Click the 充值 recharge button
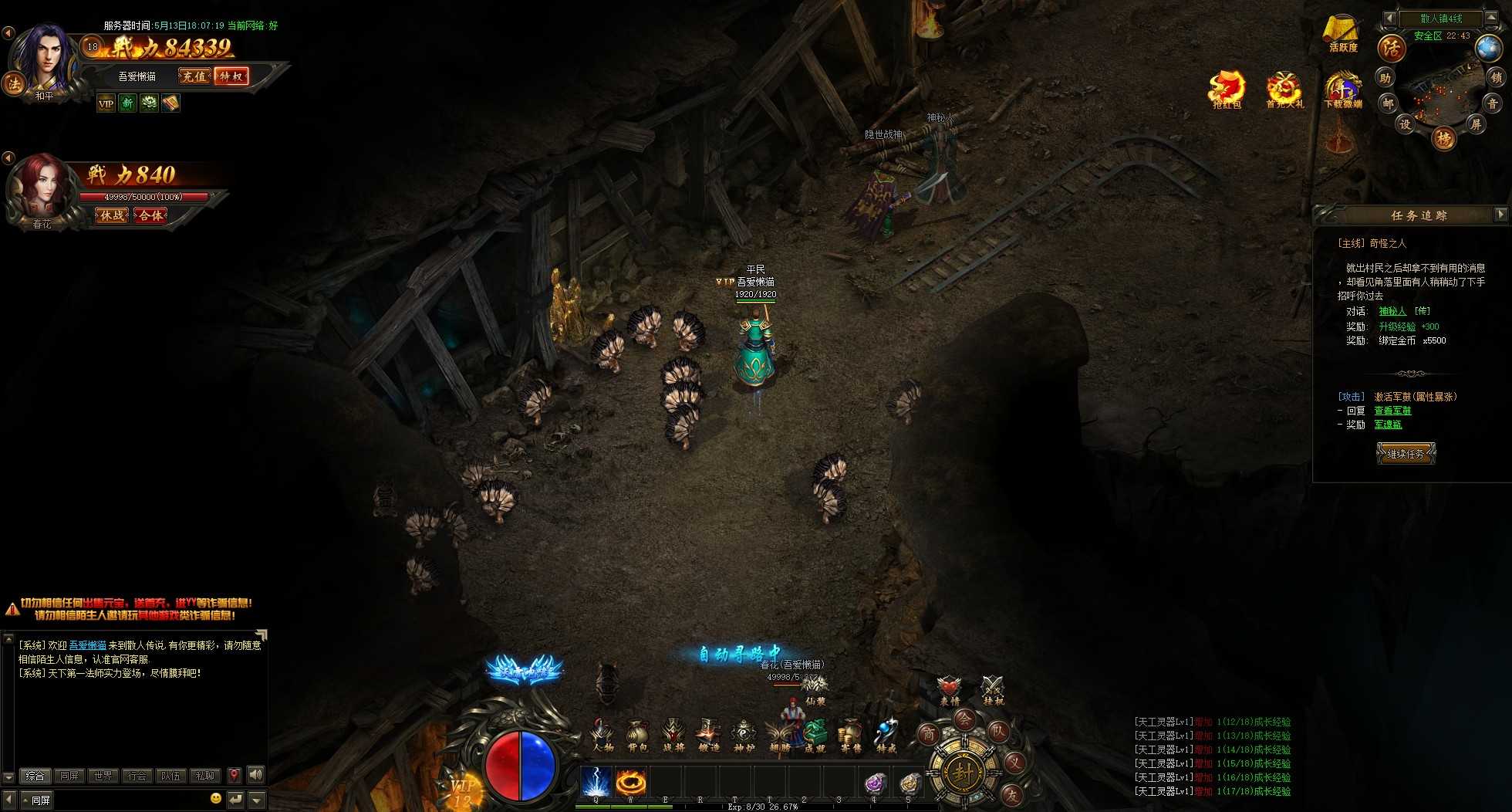 194,76
